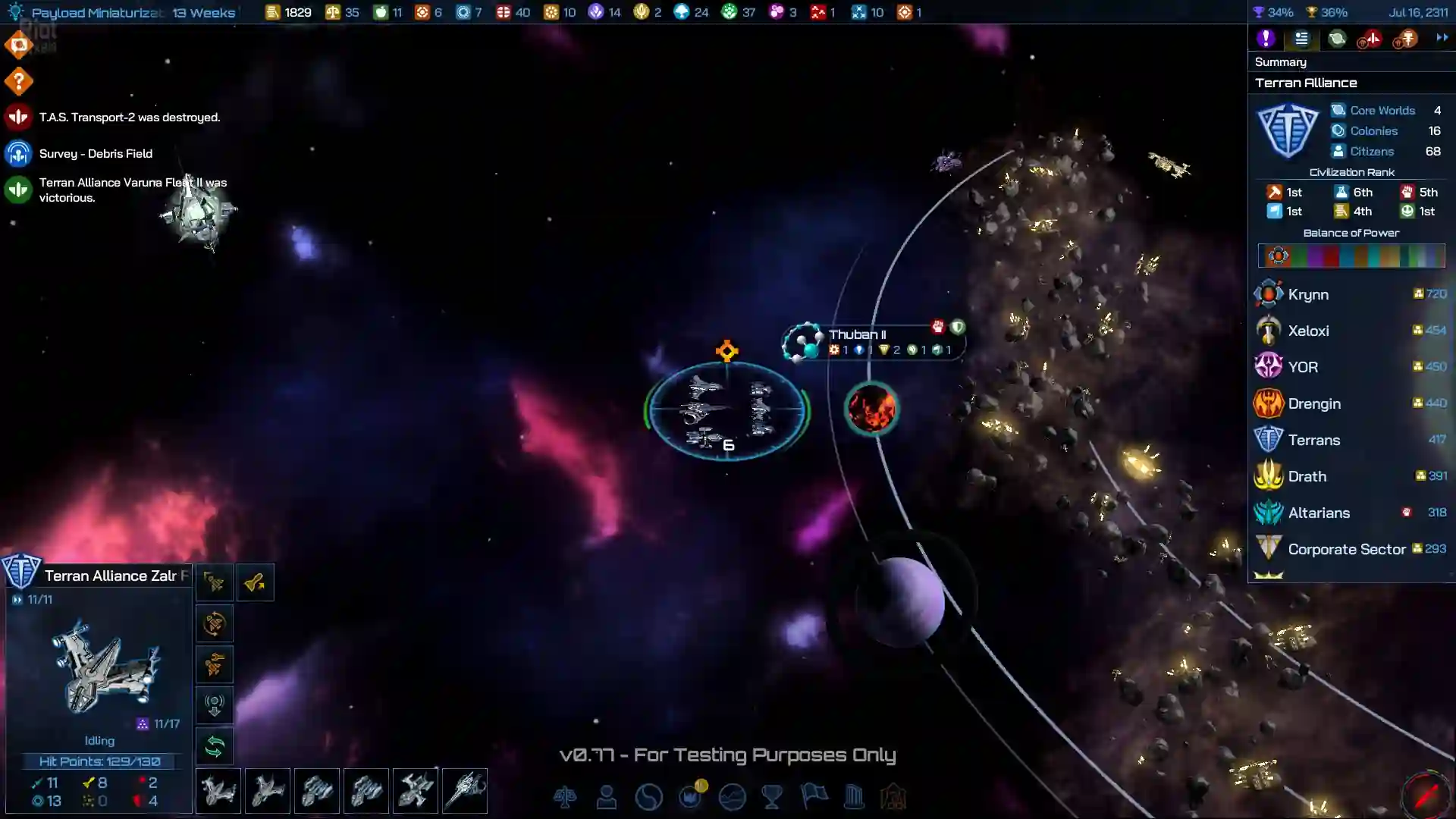
Task: Open the planets list tab with ringed planet
Action: pos(1337,39)
